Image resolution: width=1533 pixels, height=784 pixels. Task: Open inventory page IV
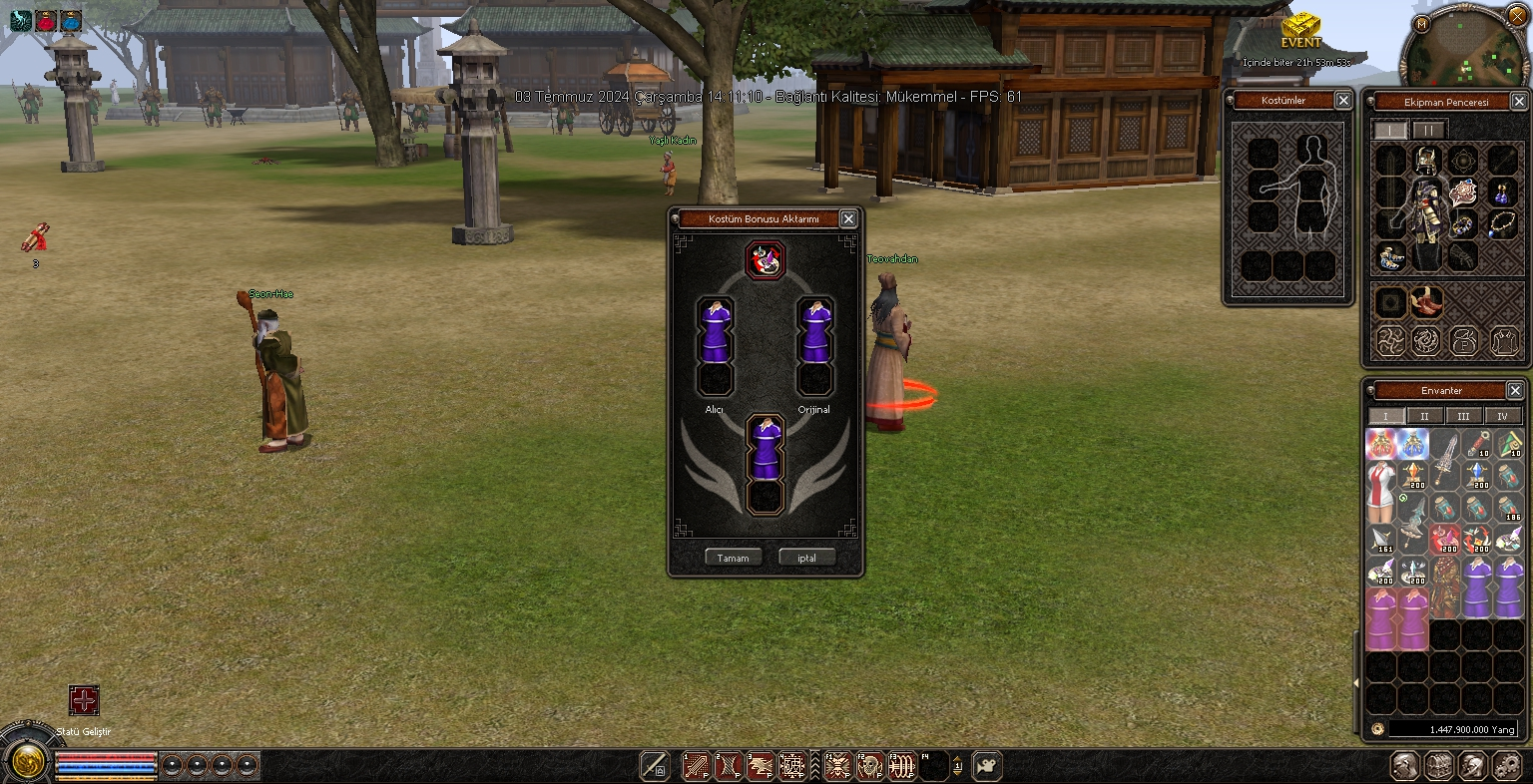coord(1502,416)
